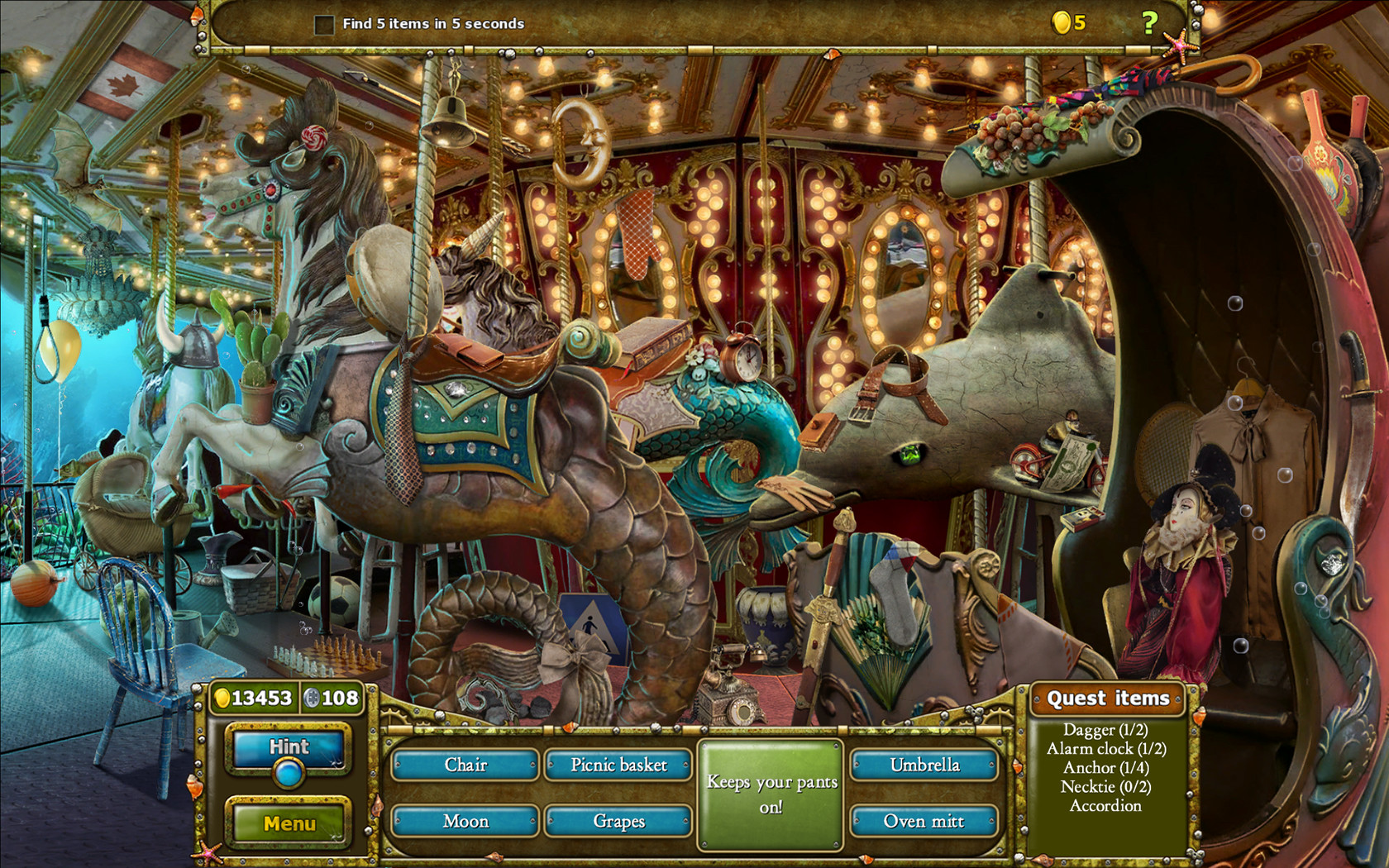Enable the Find 5 items in 5 seconds mode
This screenshot has width=1389, height=868.
[x=323, y=24]
